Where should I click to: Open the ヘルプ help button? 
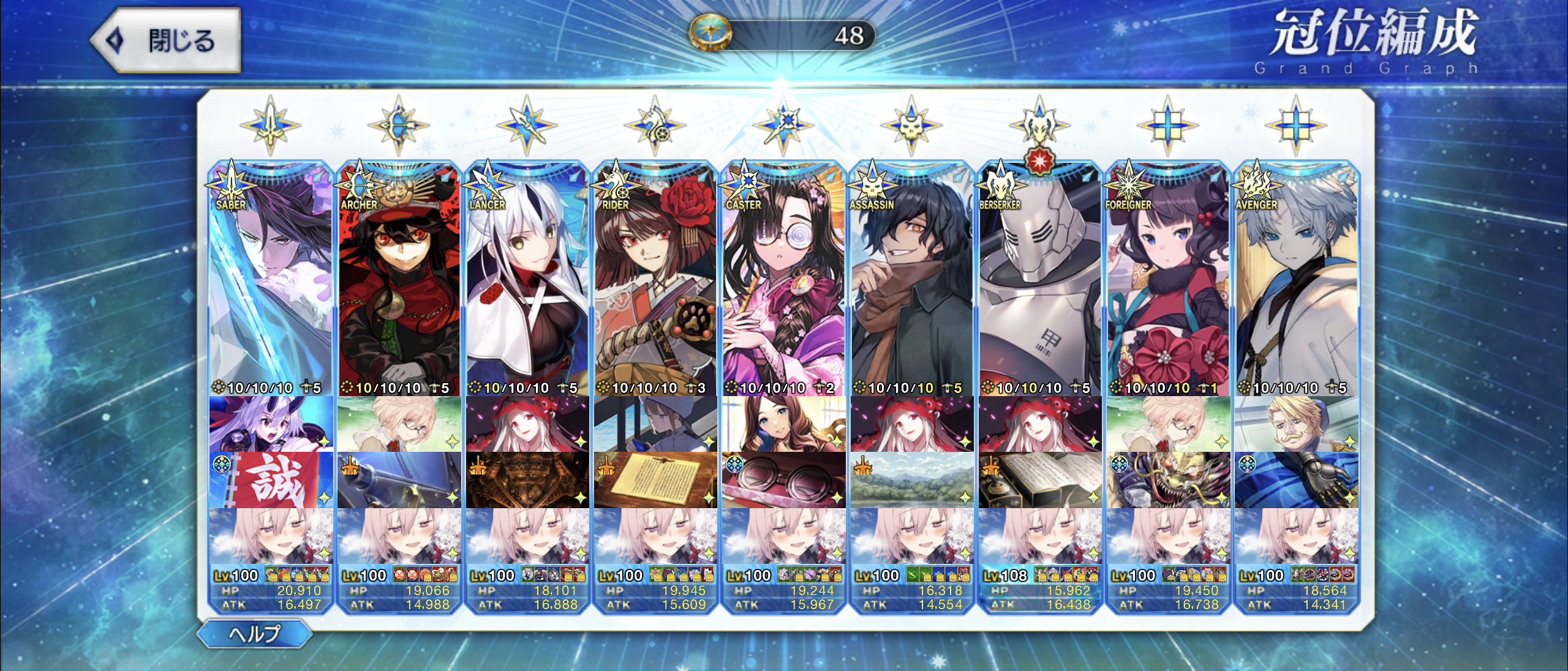click(x=255, y=634)
